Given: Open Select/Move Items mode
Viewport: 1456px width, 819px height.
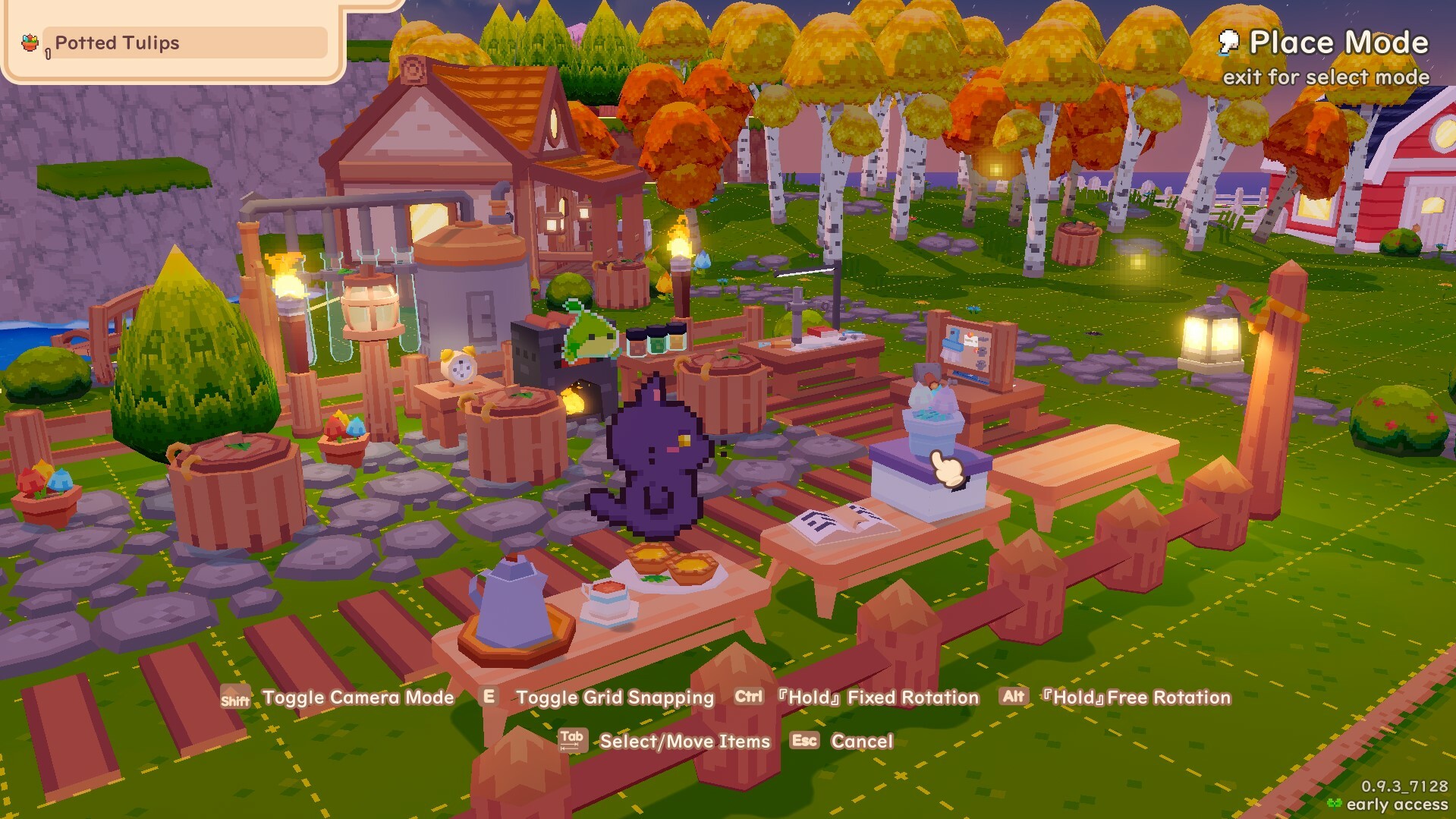Looking at the screenshot, I should tap(684, 742).
